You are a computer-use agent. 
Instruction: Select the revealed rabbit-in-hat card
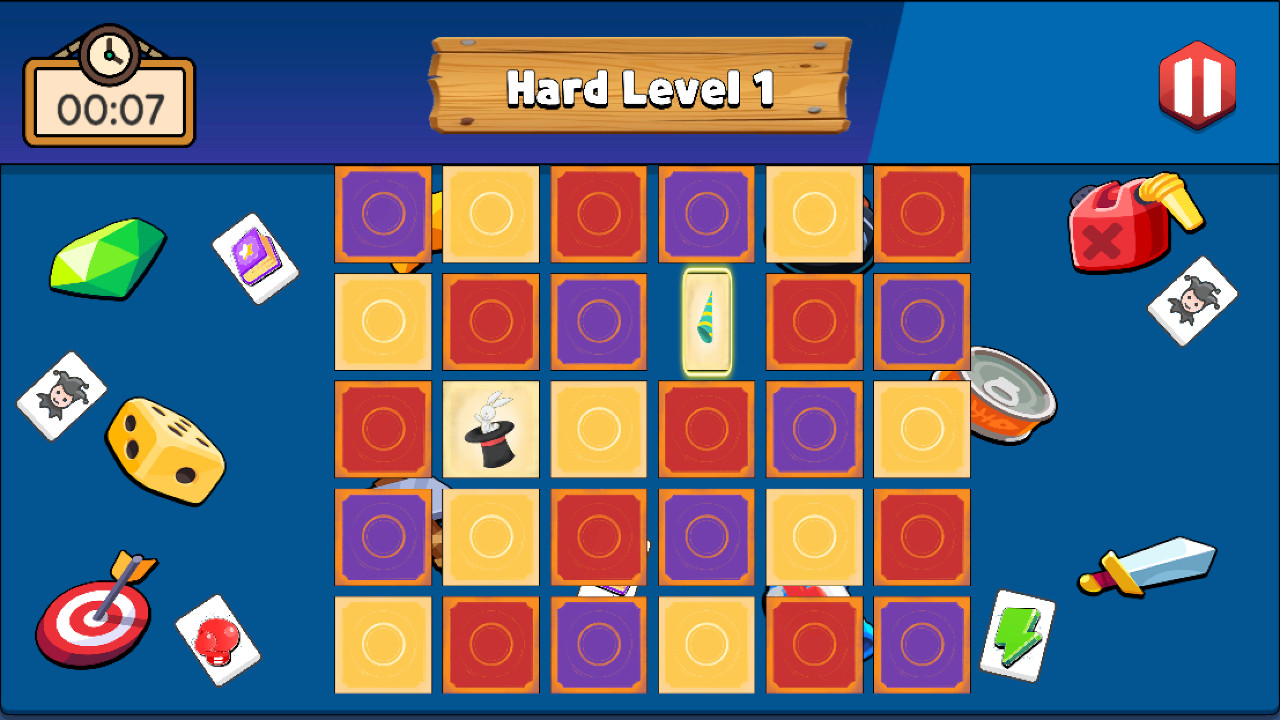coord(490,430)
